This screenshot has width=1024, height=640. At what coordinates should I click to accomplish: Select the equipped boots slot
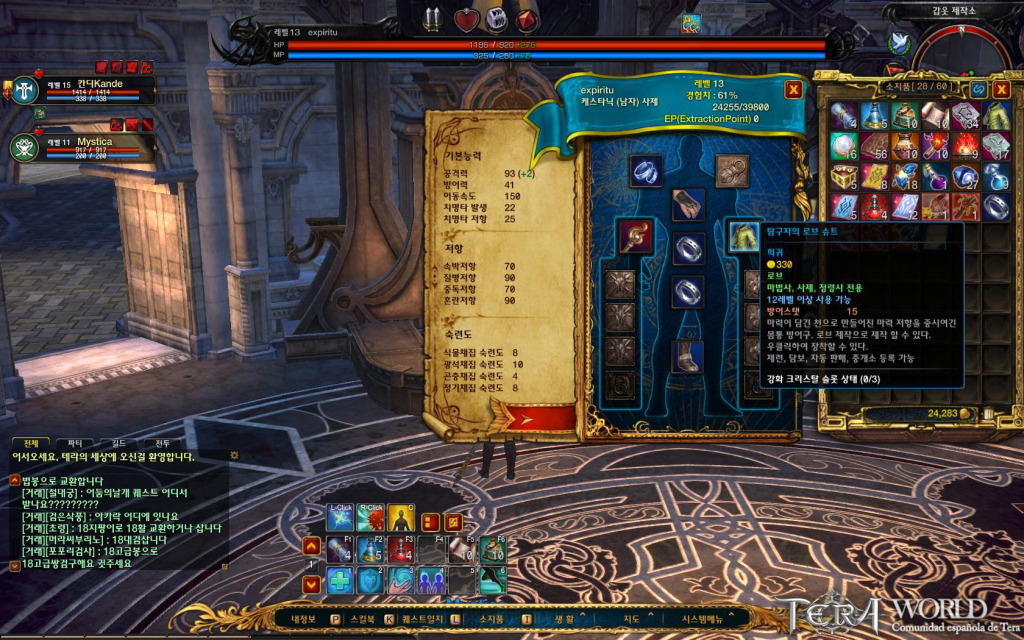point(688,357)
